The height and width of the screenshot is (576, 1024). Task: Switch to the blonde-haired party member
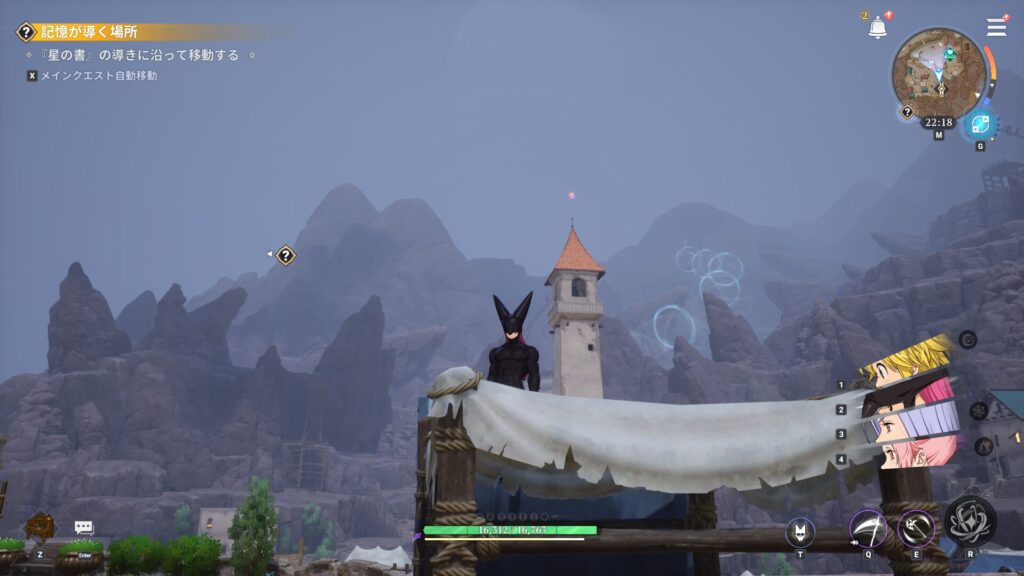(x=905, y=364)
